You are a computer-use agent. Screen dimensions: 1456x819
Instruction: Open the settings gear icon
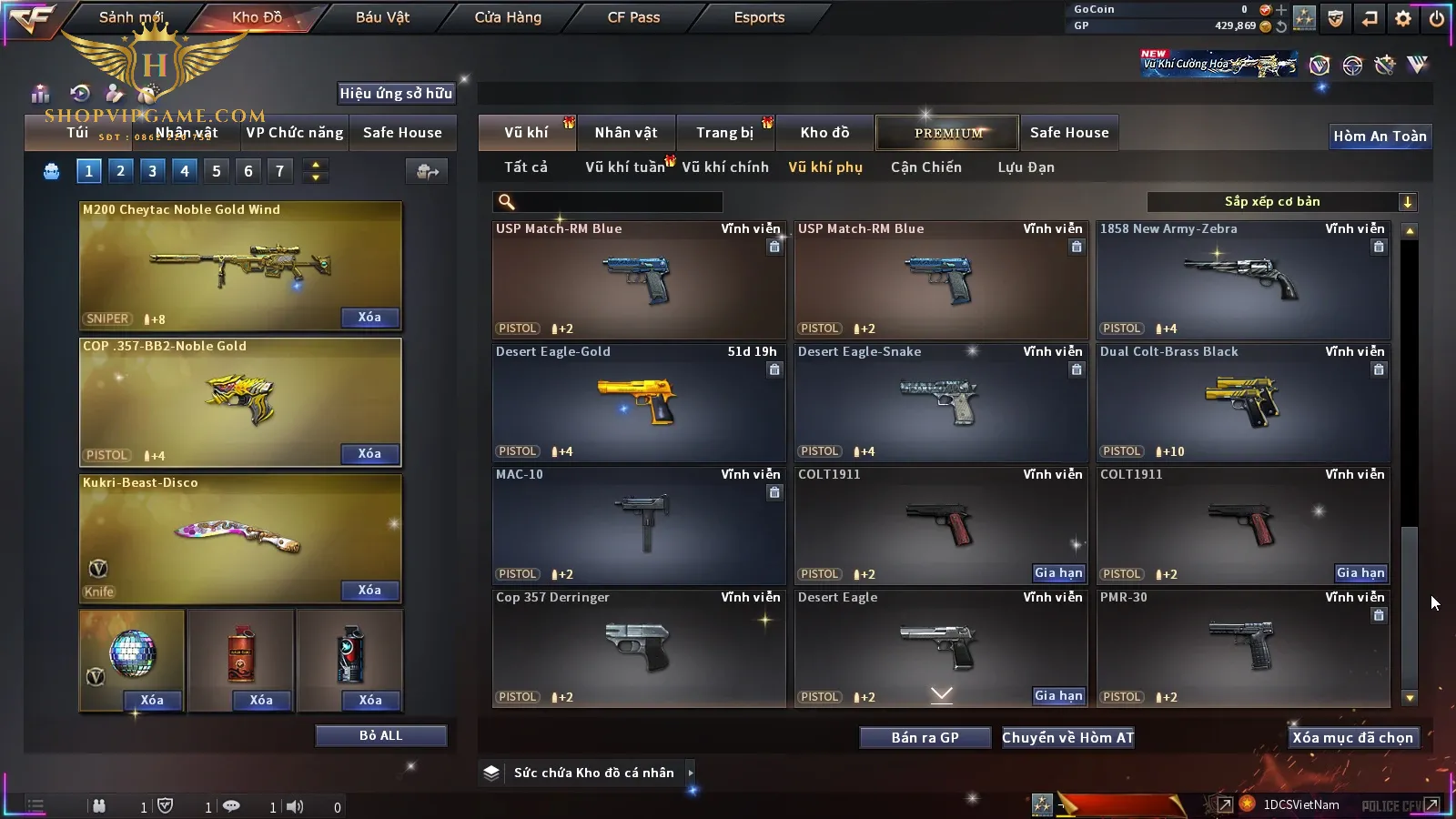click(x=1403, y=18)
